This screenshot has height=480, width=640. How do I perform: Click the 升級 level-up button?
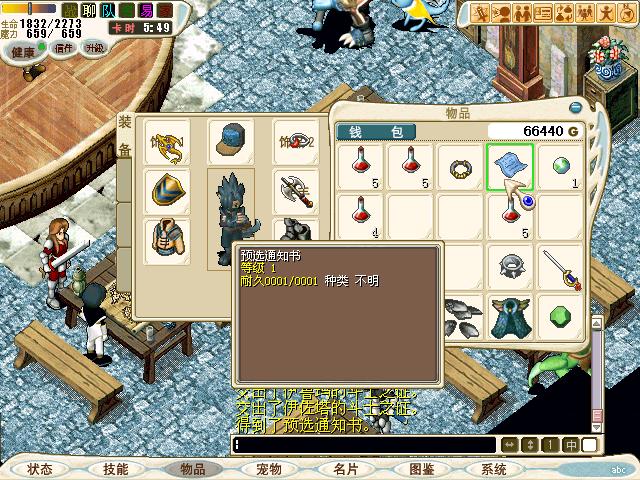pyautogui.click(x=93, y=48)
